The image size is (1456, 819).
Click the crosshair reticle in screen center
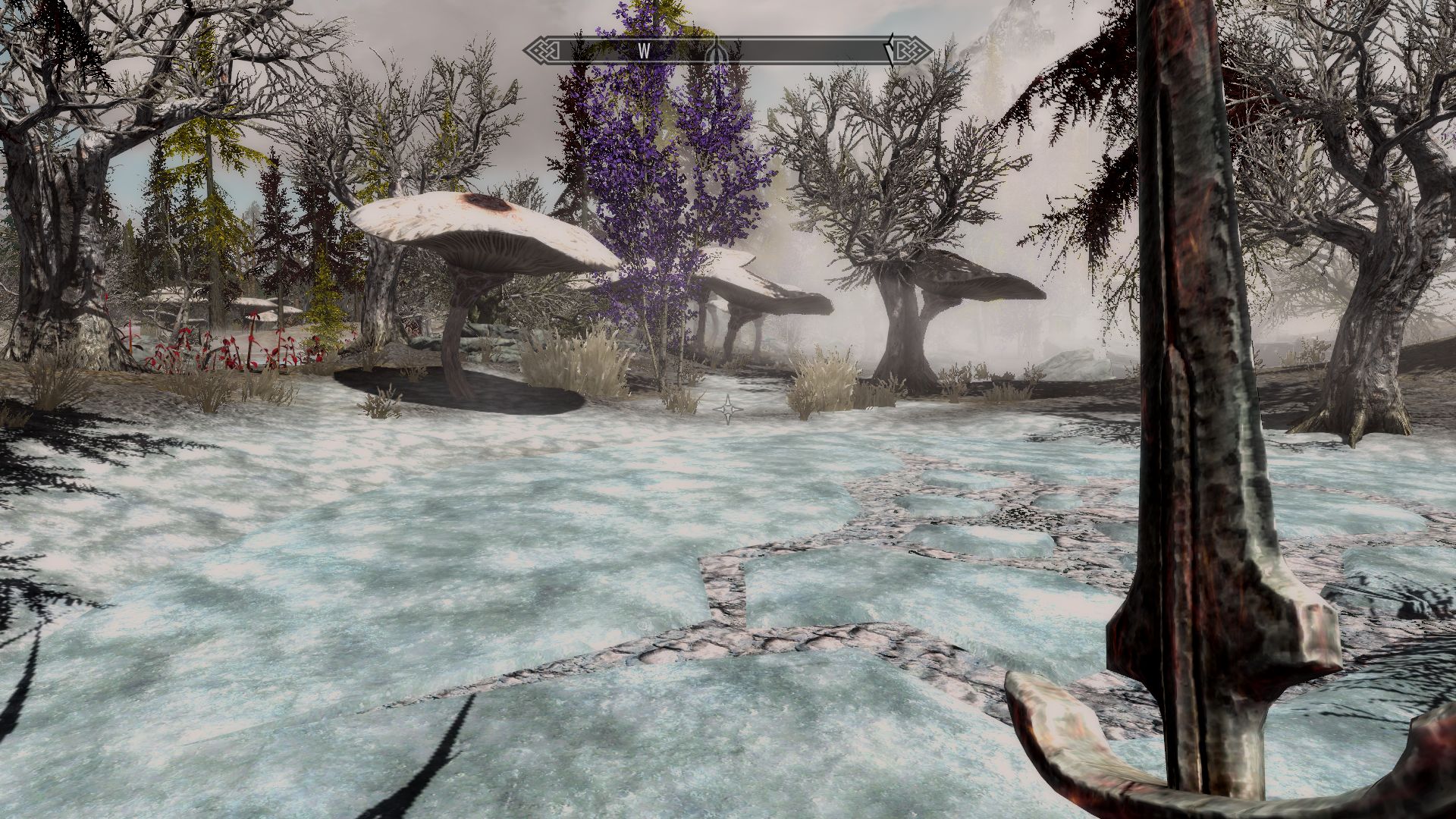point(726,409)
